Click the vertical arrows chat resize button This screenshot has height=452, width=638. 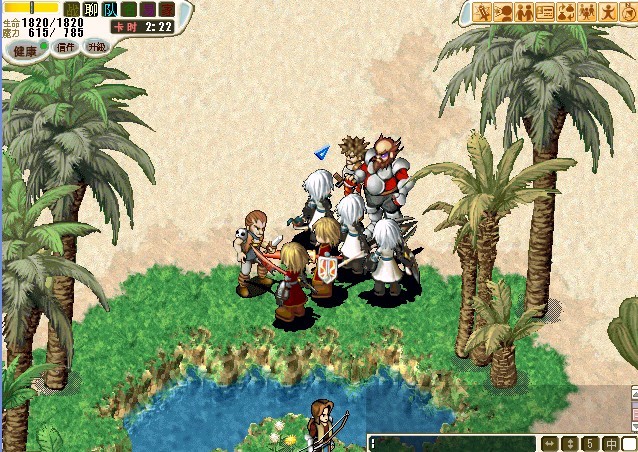pos(570,443)
